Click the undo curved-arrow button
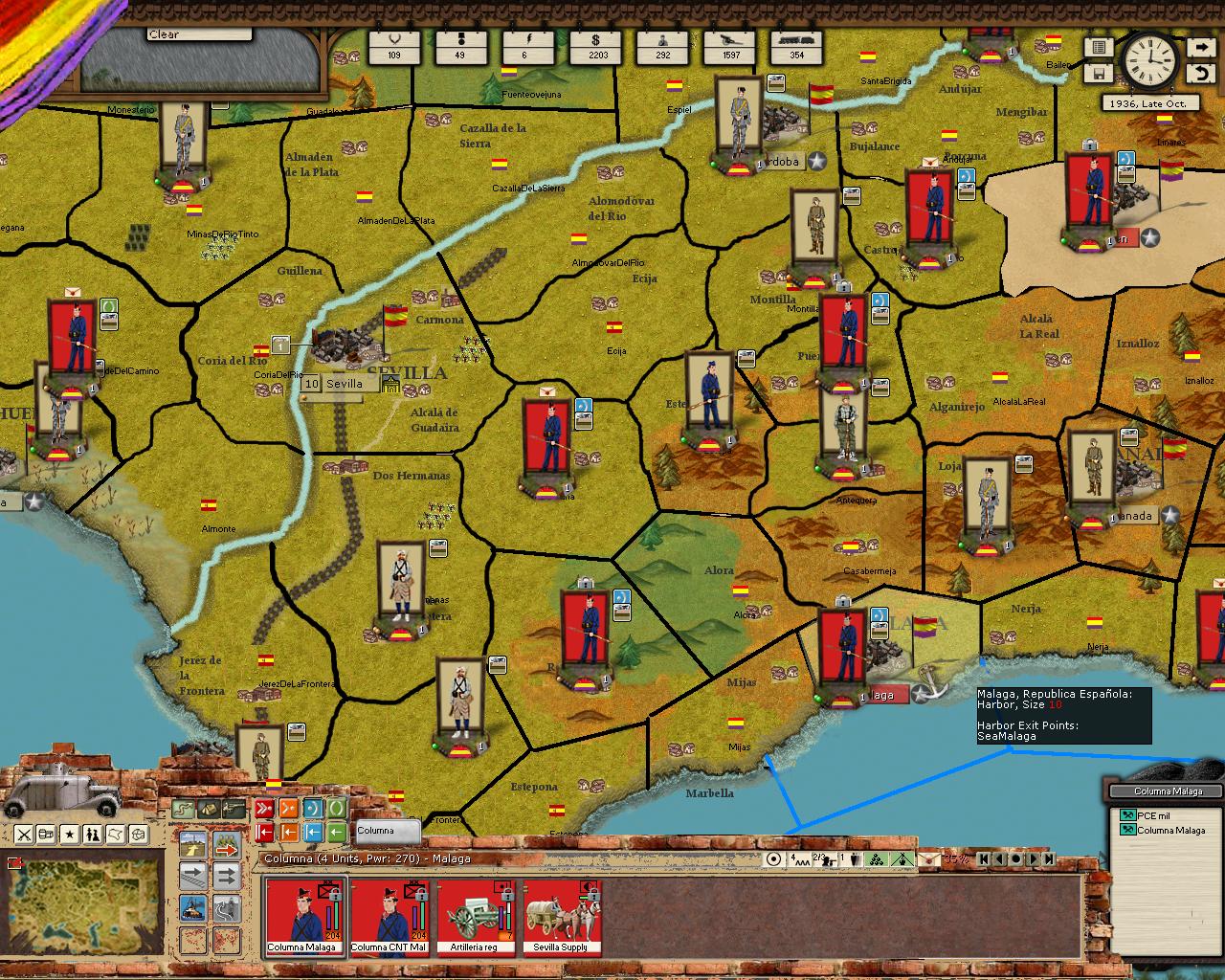Viewport: 1225px width, 980px height. [x=1201, y=74]
